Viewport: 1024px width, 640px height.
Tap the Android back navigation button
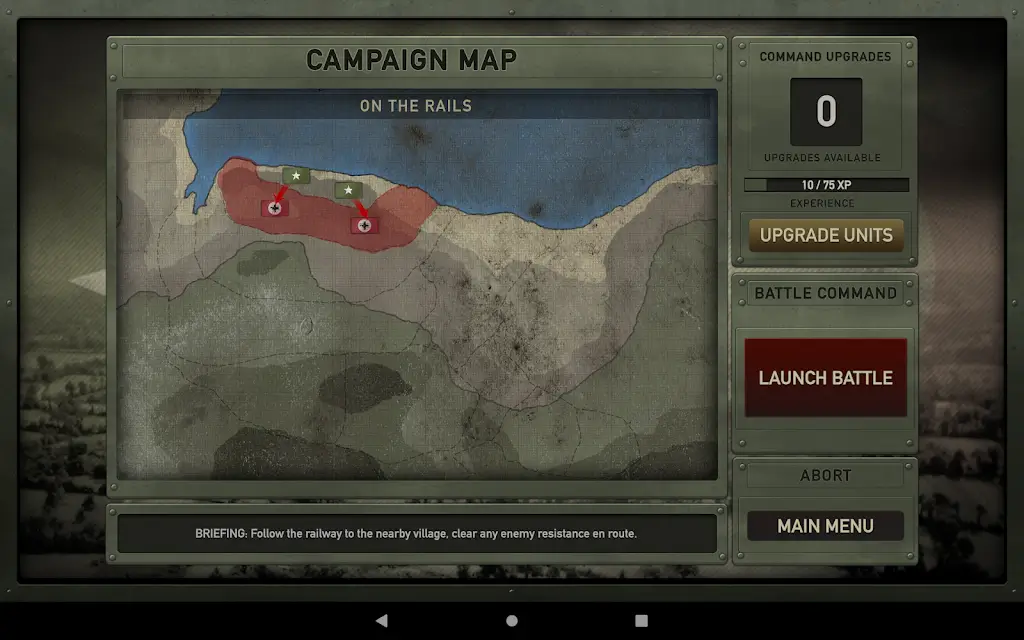coord(382,620)
